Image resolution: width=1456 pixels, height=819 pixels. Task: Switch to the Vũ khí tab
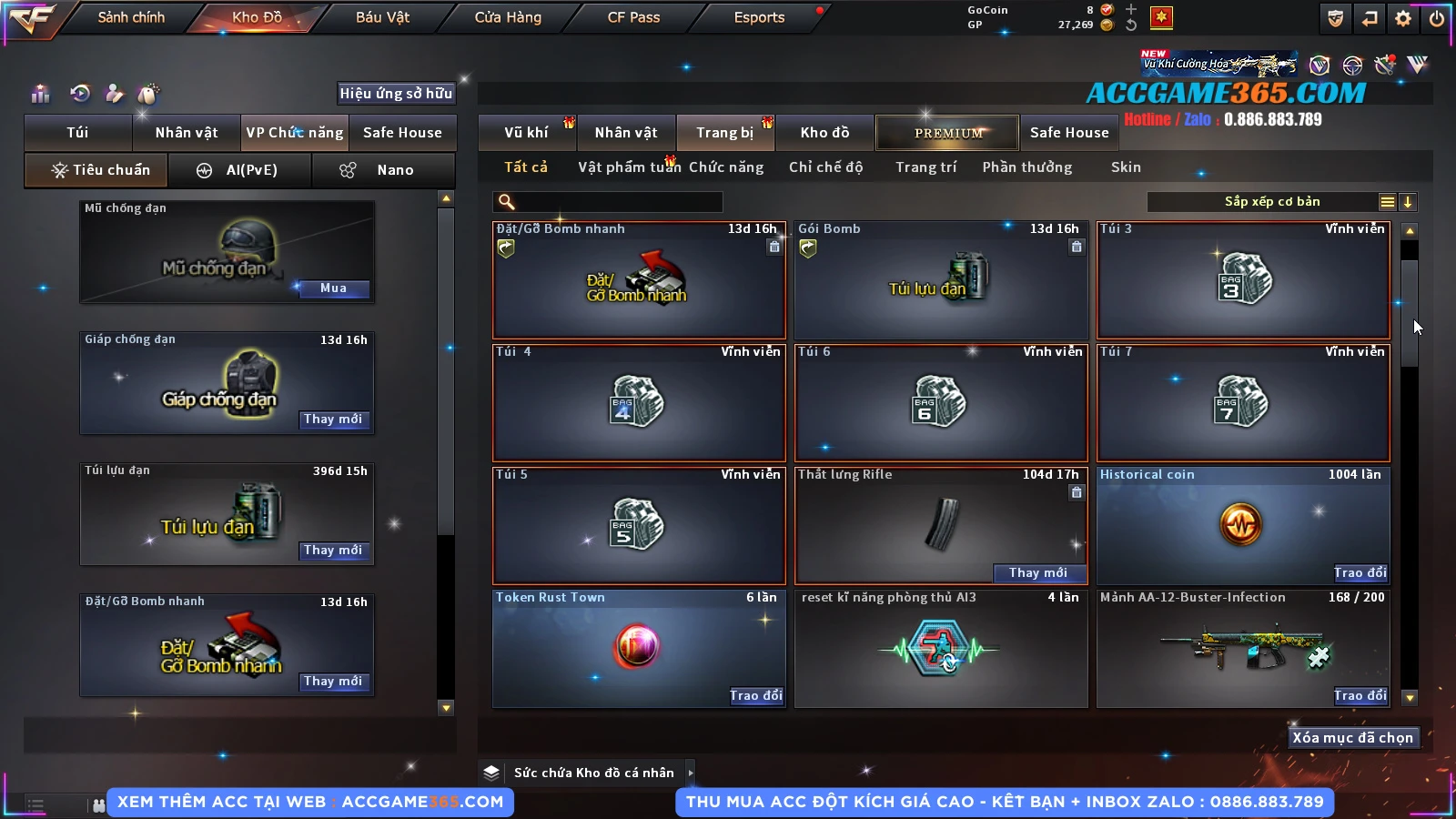526,133
